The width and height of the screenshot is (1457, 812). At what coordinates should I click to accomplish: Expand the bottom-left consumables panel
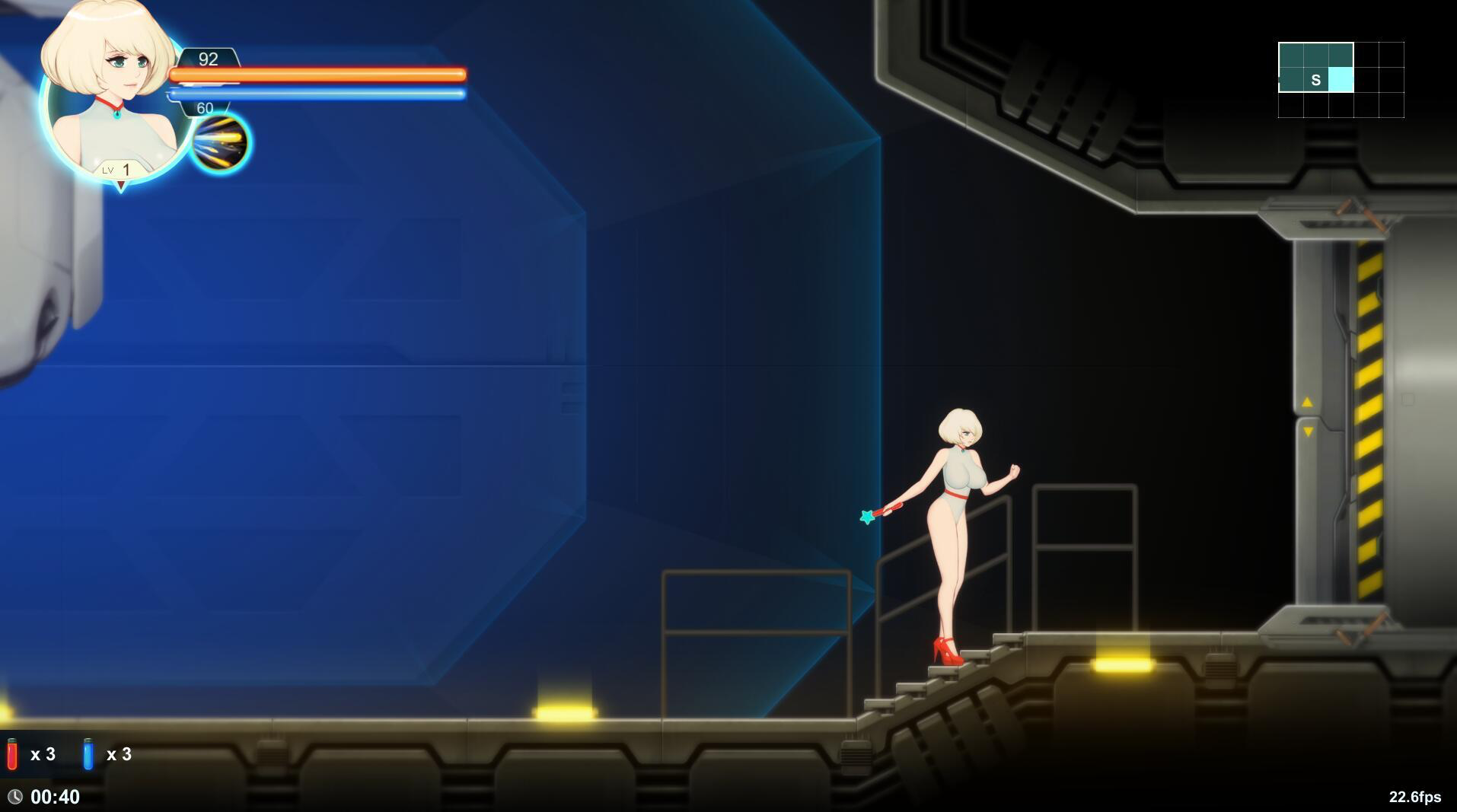coord(69,754)
